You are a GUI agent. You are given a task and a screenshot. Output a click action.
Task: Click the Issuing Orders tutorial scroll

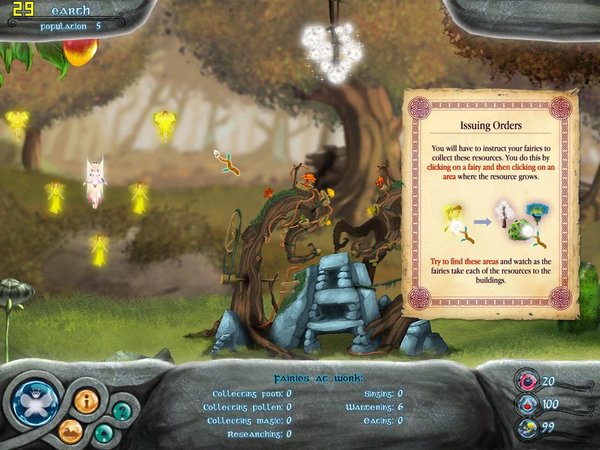point(490,203)
